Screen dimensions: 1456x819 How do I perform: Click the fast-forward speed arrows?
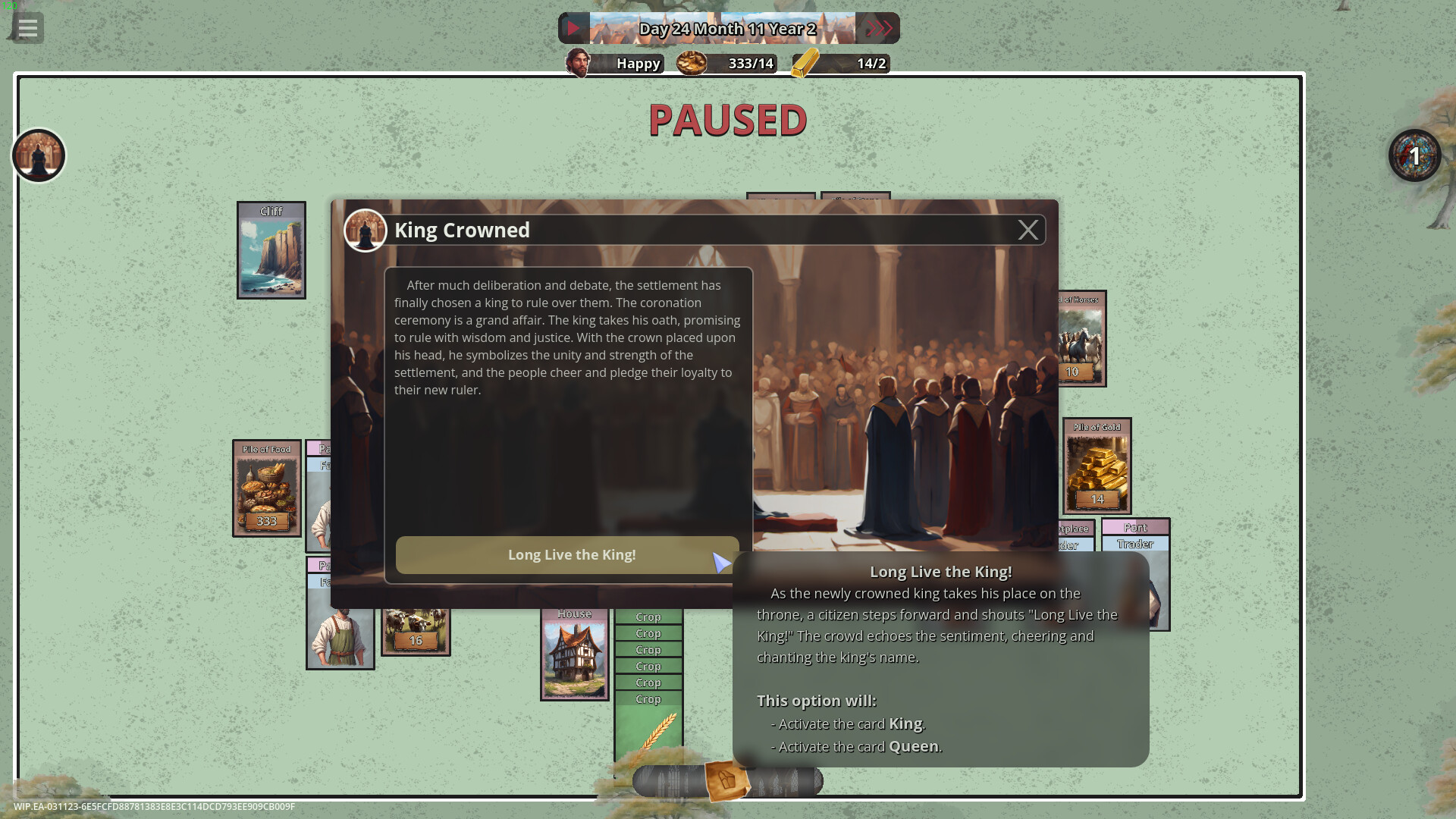click(880, 28)
